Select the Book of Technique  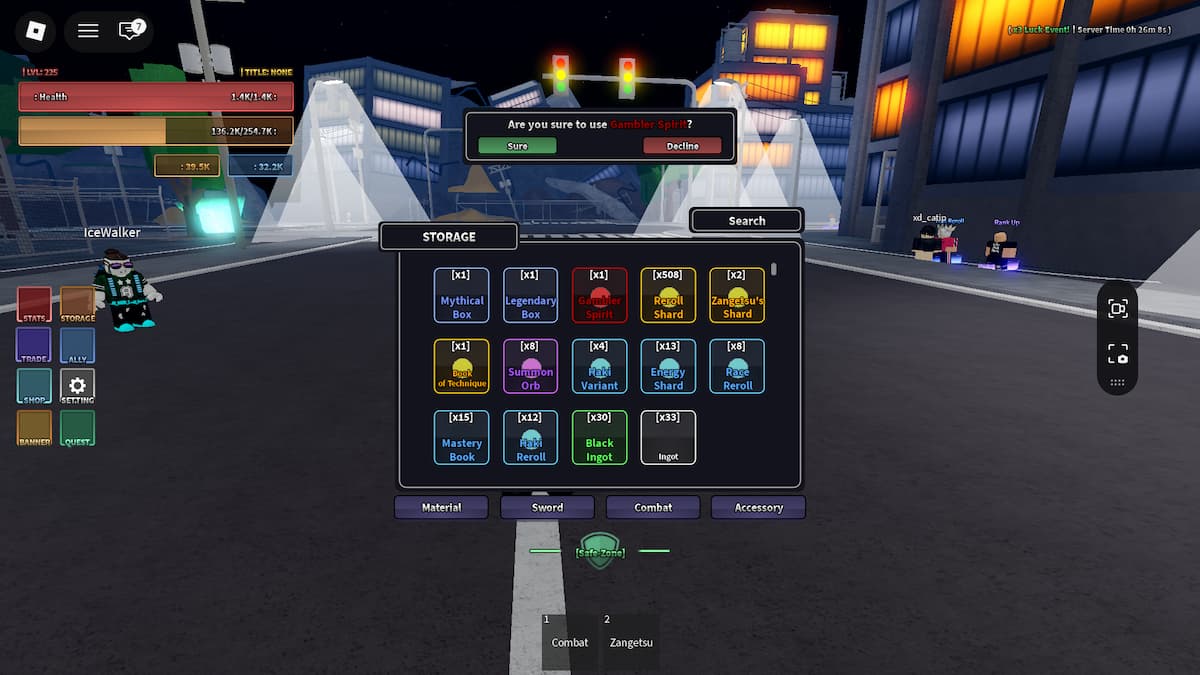(461, 366)
